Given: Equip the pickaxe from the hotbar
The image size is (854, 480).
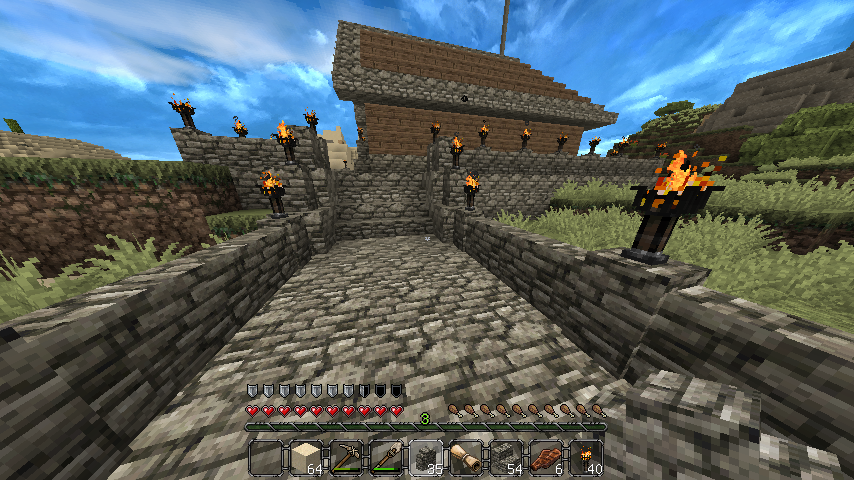Looking at the screenshot, I should coord(346,457).
